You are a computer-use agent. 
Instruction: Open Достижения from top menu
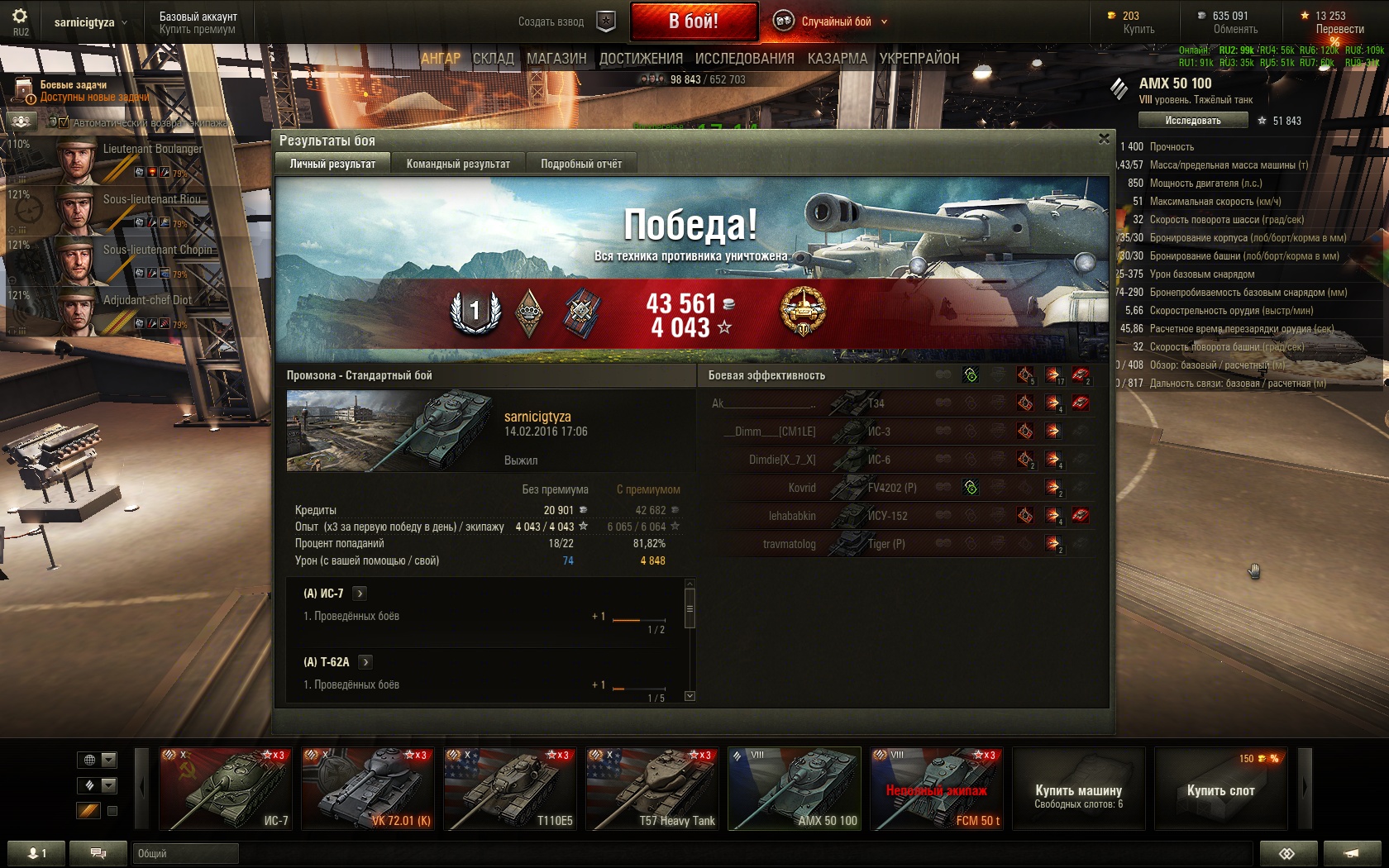tap(641, 59)
